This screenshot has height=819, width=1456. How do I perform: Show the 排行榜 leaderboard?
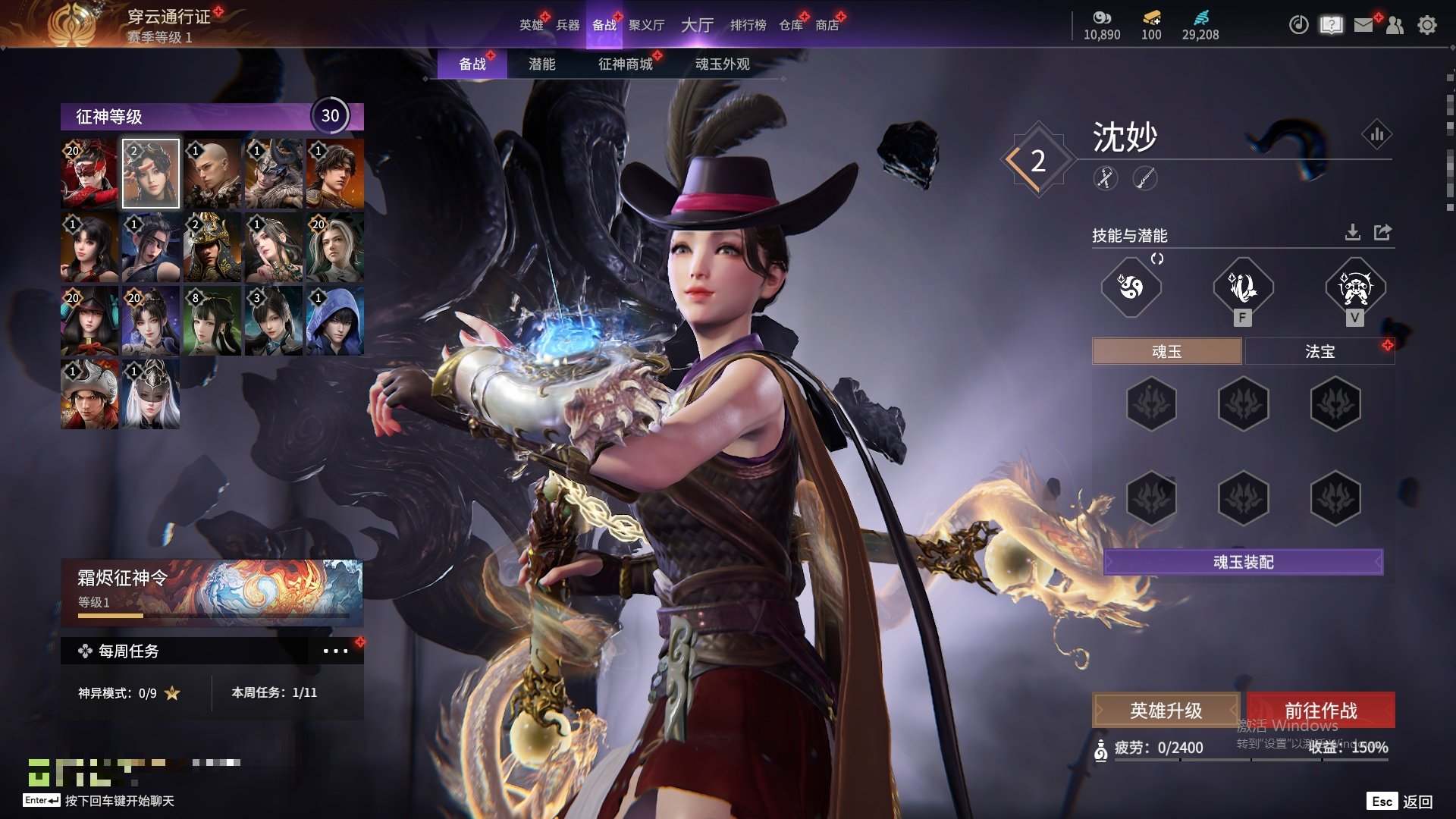(x=748, y=25)
